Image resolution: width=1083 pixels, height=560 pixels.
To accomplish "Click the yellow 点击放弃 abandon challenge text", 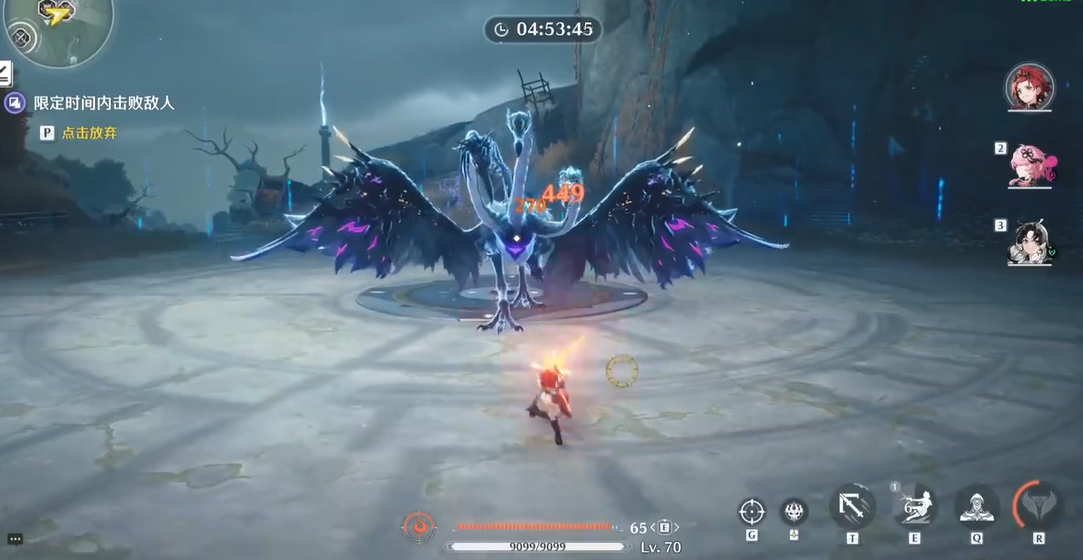I will tap(89, 132).
